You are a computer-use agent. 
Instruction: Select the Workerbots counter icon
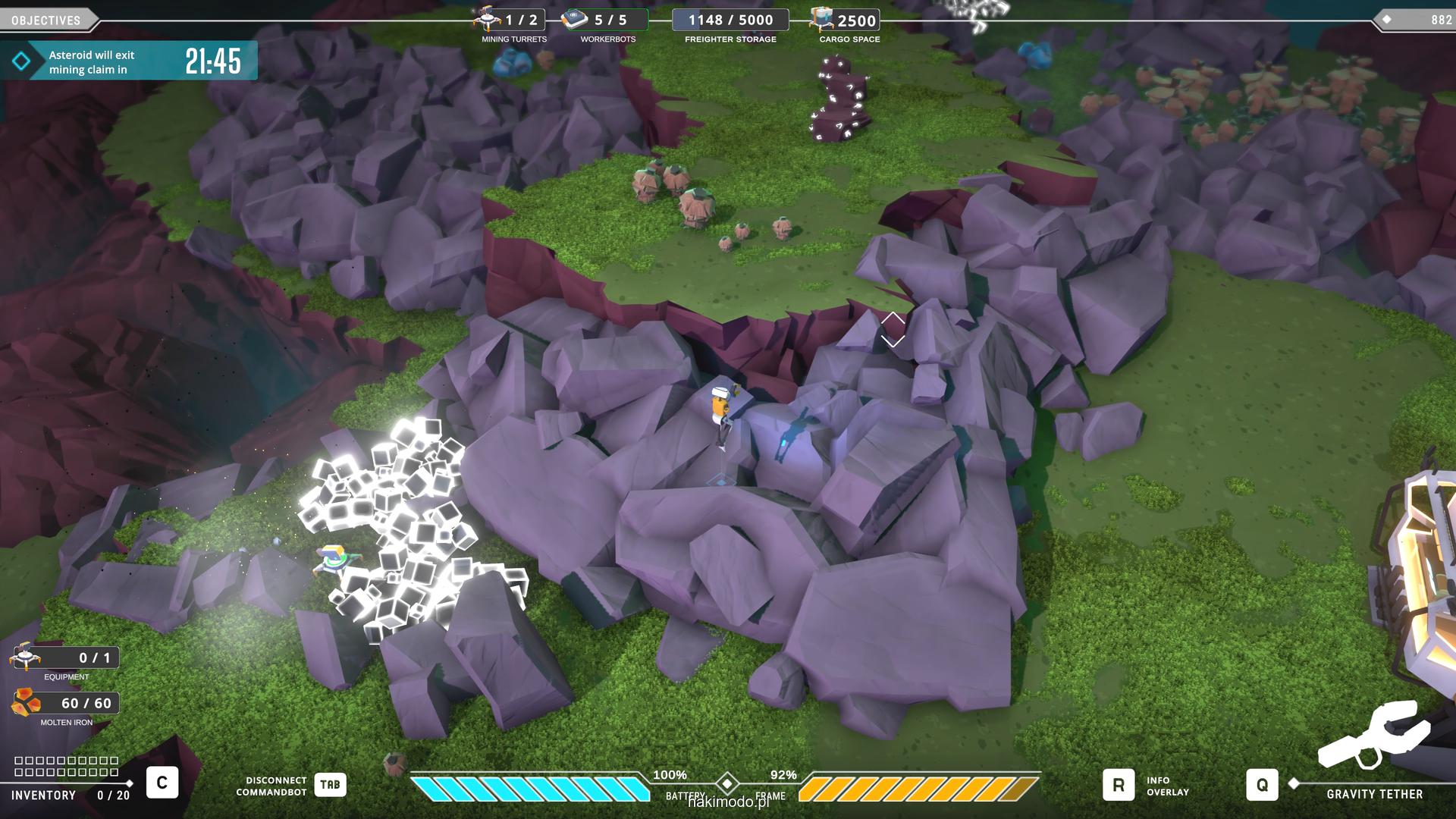[x=575, y=19]
